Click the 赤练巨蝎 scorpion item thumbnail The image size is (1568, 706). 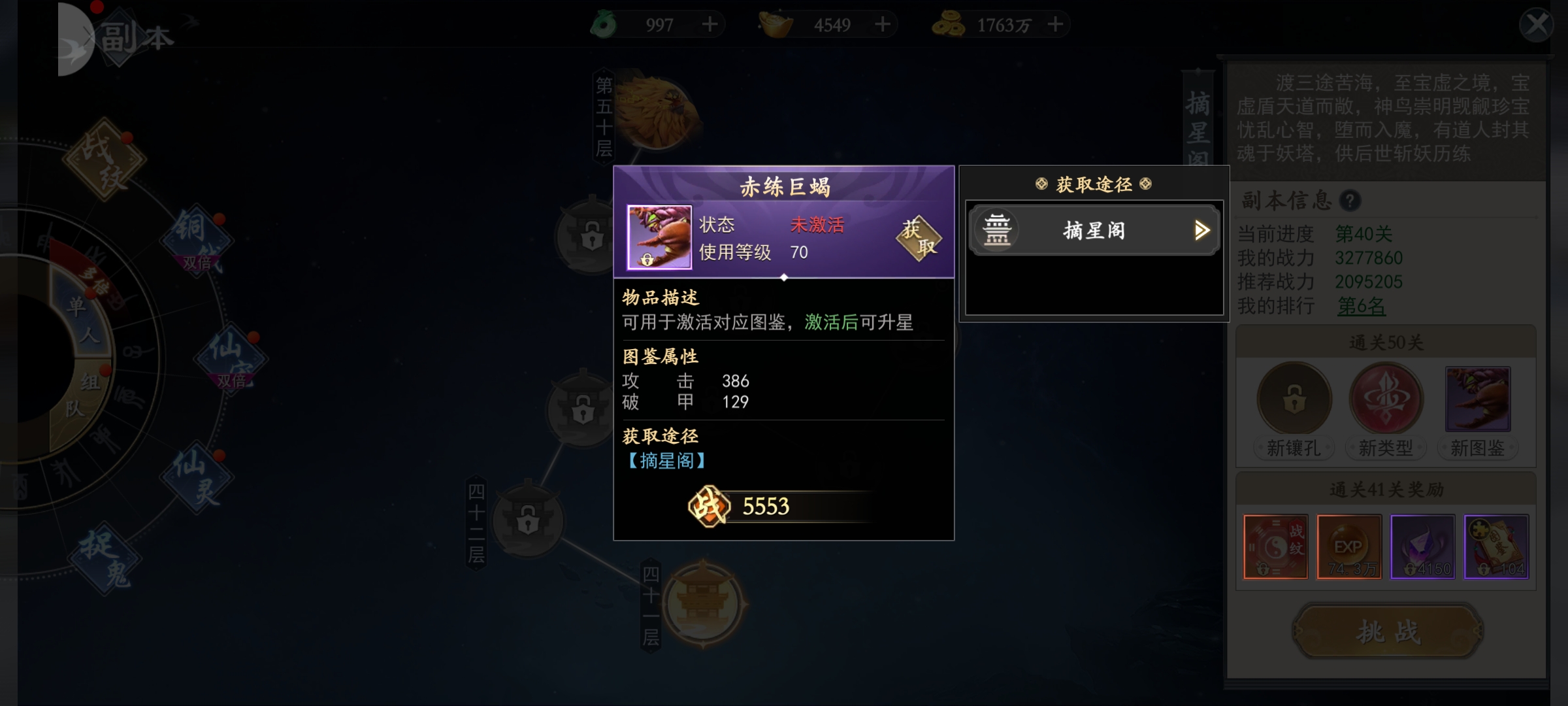659,237
